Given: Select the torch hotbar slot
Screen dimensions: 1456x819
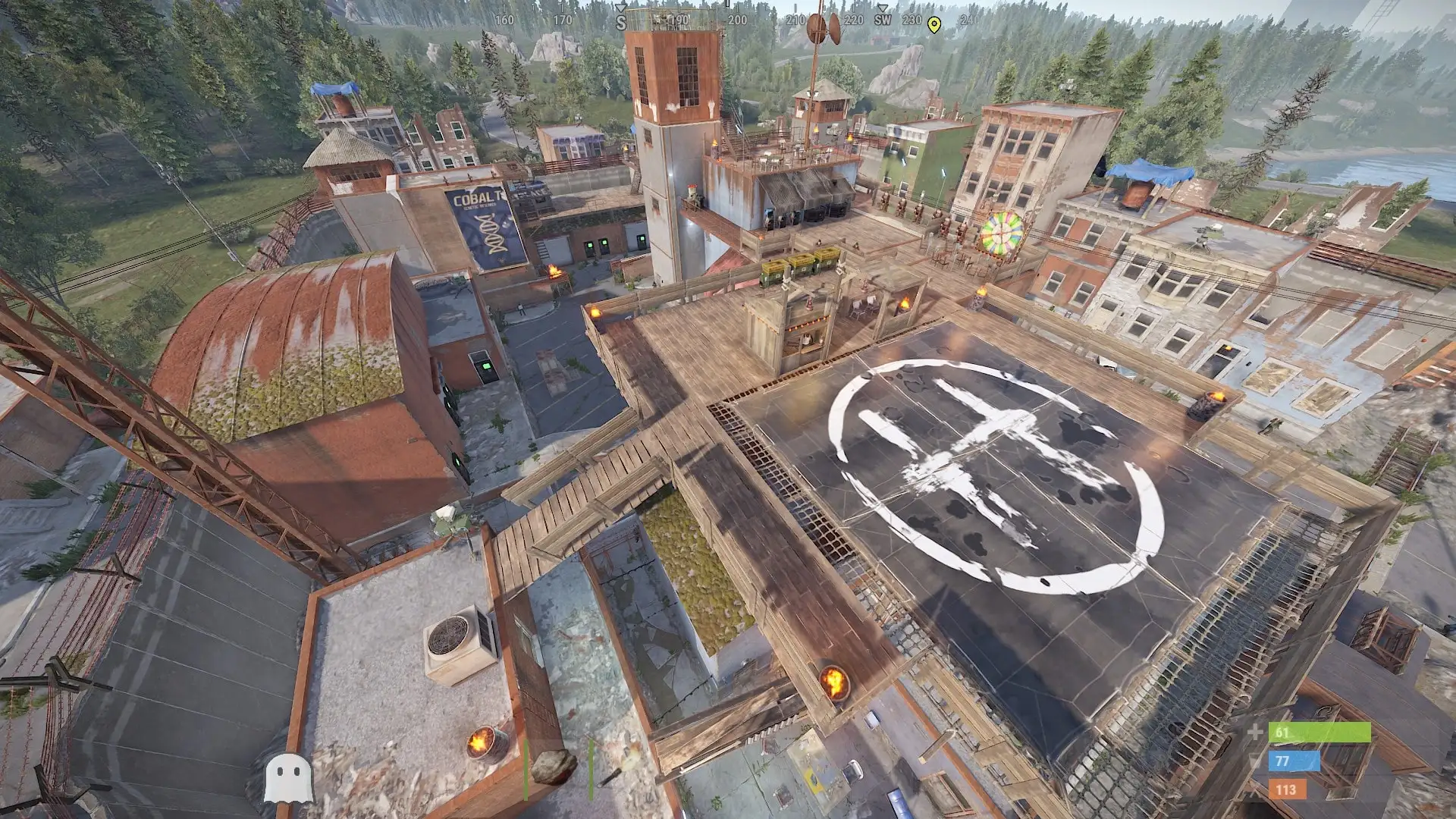Looking at the screenshot, I should 611,776.
